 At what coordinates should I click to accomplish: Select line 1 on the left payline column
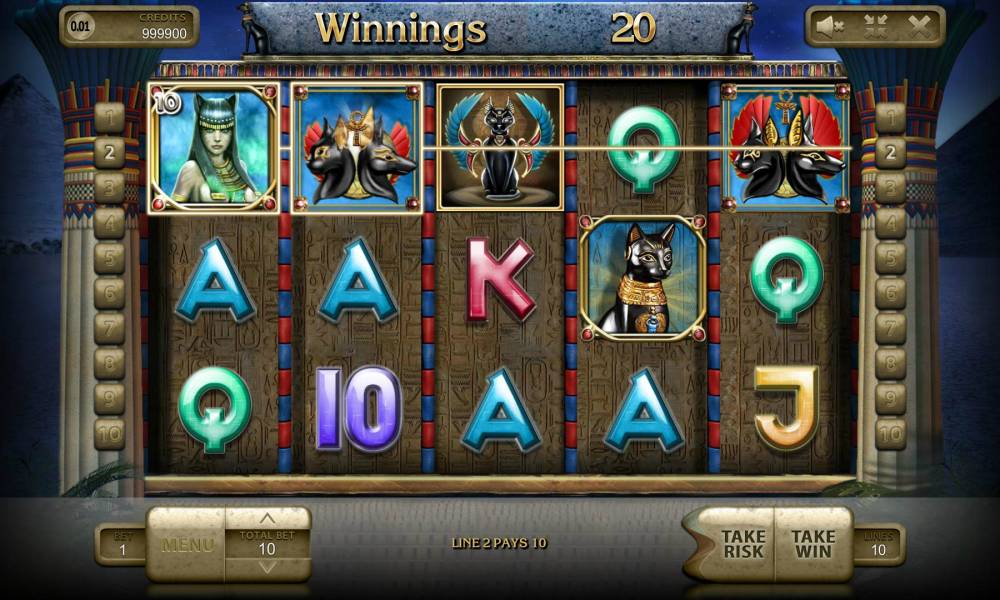tap(109, 118)
